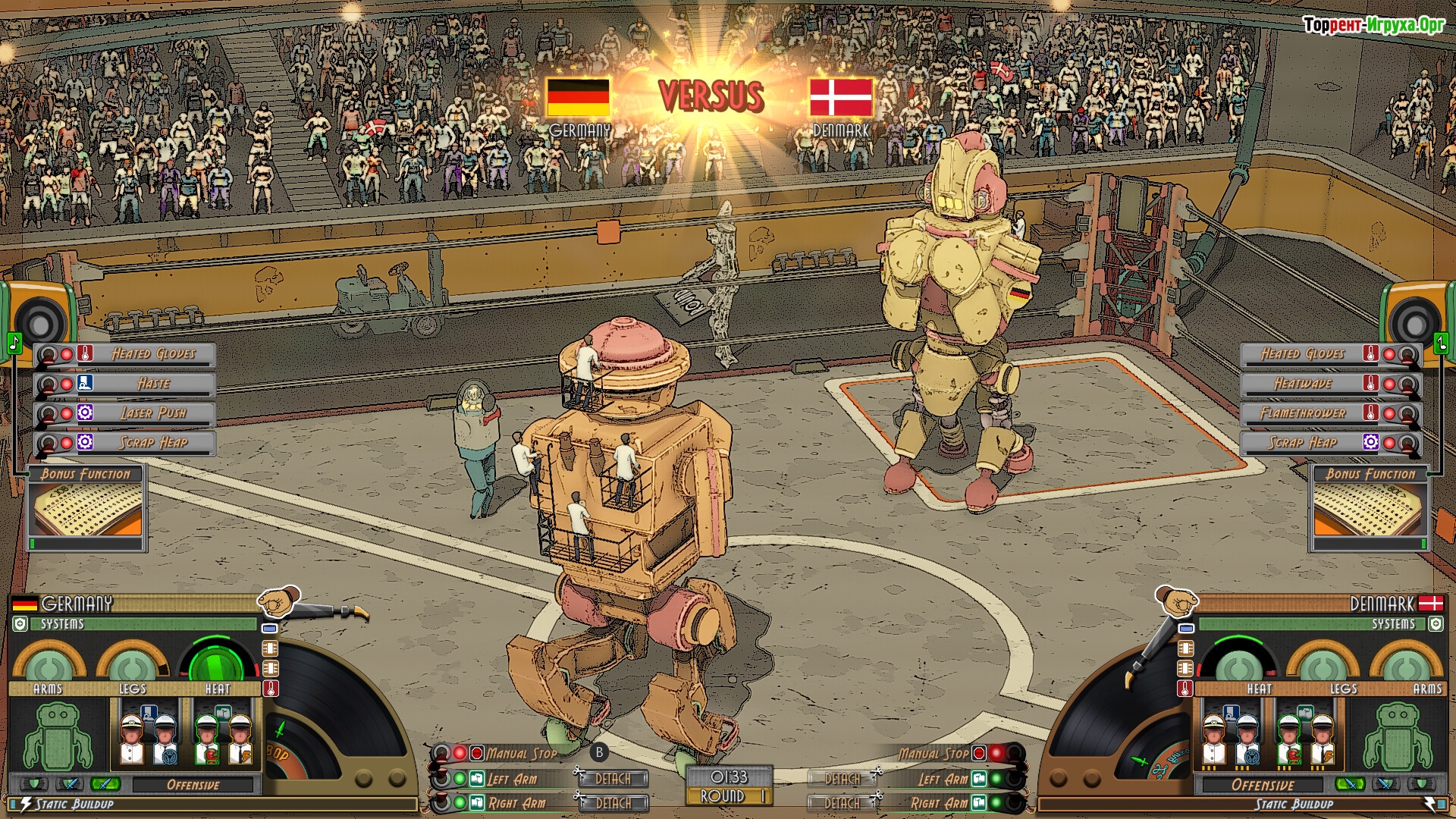Open Germany's Systems panel header
Image resolution: width=1456 pixels, height=819 pixels.
pos(136,624)
